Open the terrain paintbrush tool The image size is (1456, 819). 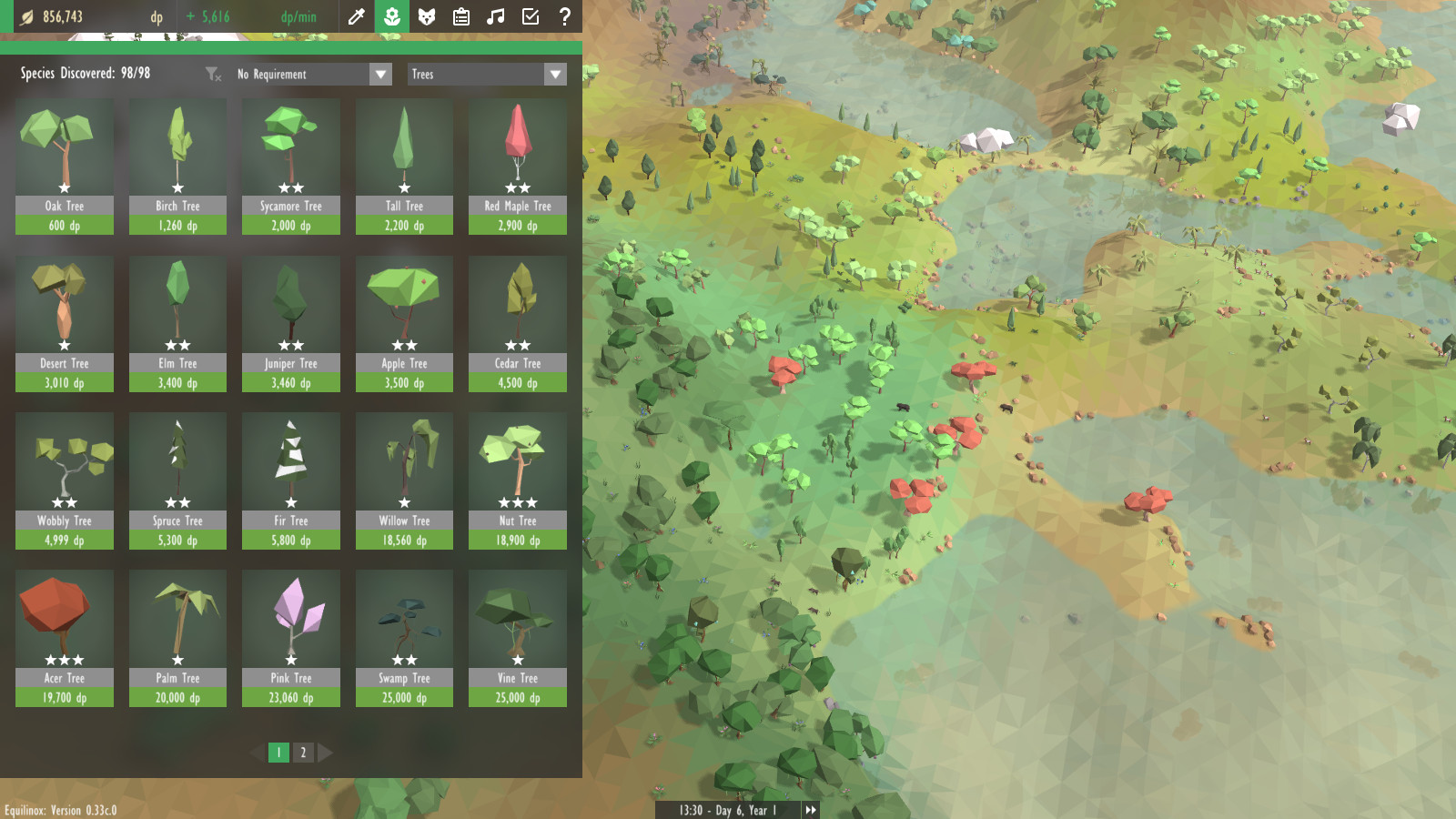(x=357, y=16)
